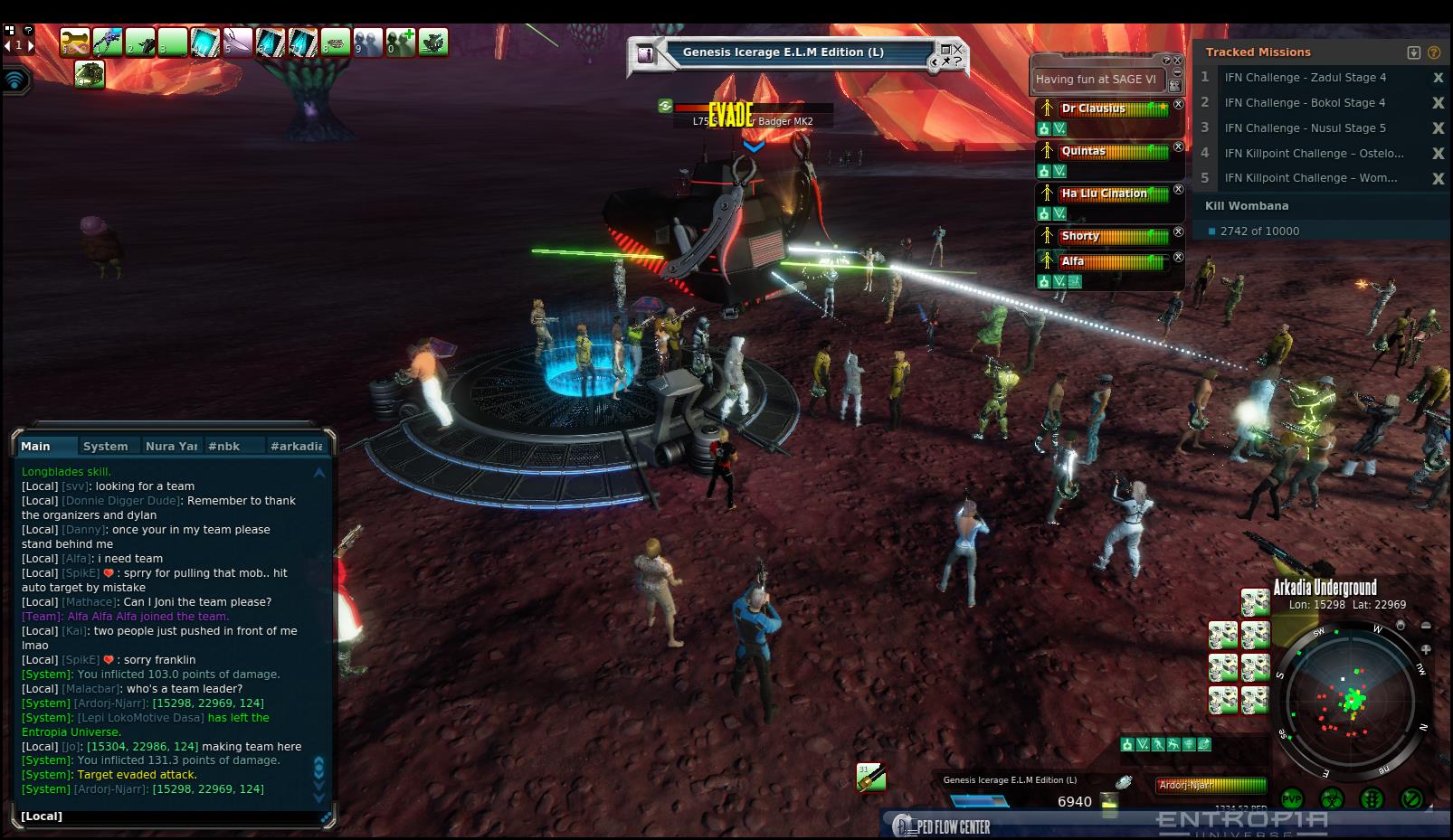Close the Genesis Icerage weapon panel

tap(958, 50)
